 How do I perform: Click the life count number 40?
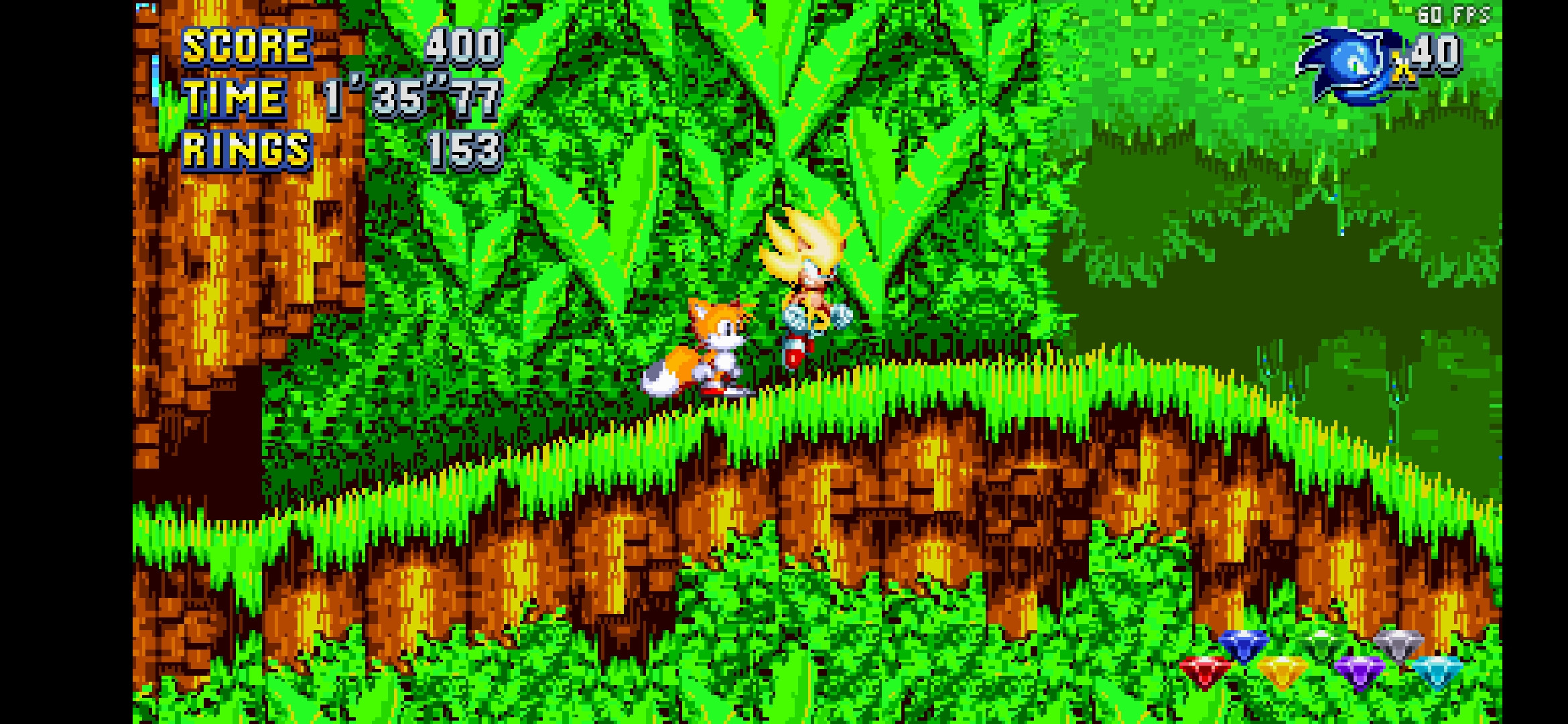pyautogui.click(x=1437, y=52)
